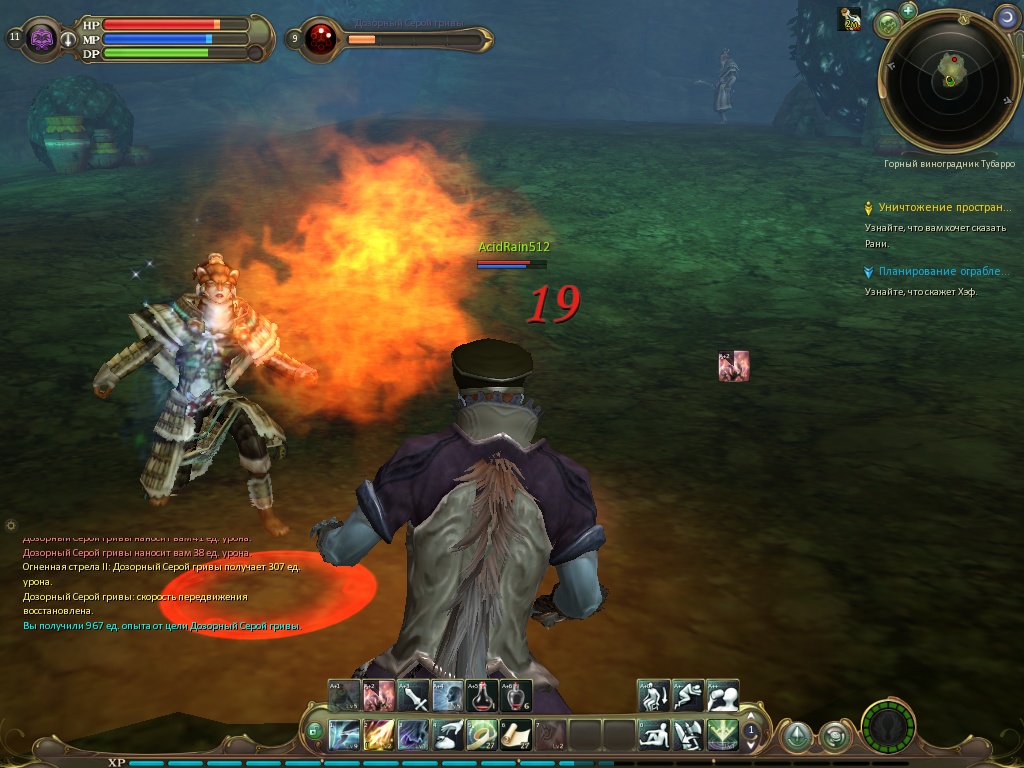Activate the sword skill in the upper hotbar
The image size is (1024, 768).
point(413,695)
